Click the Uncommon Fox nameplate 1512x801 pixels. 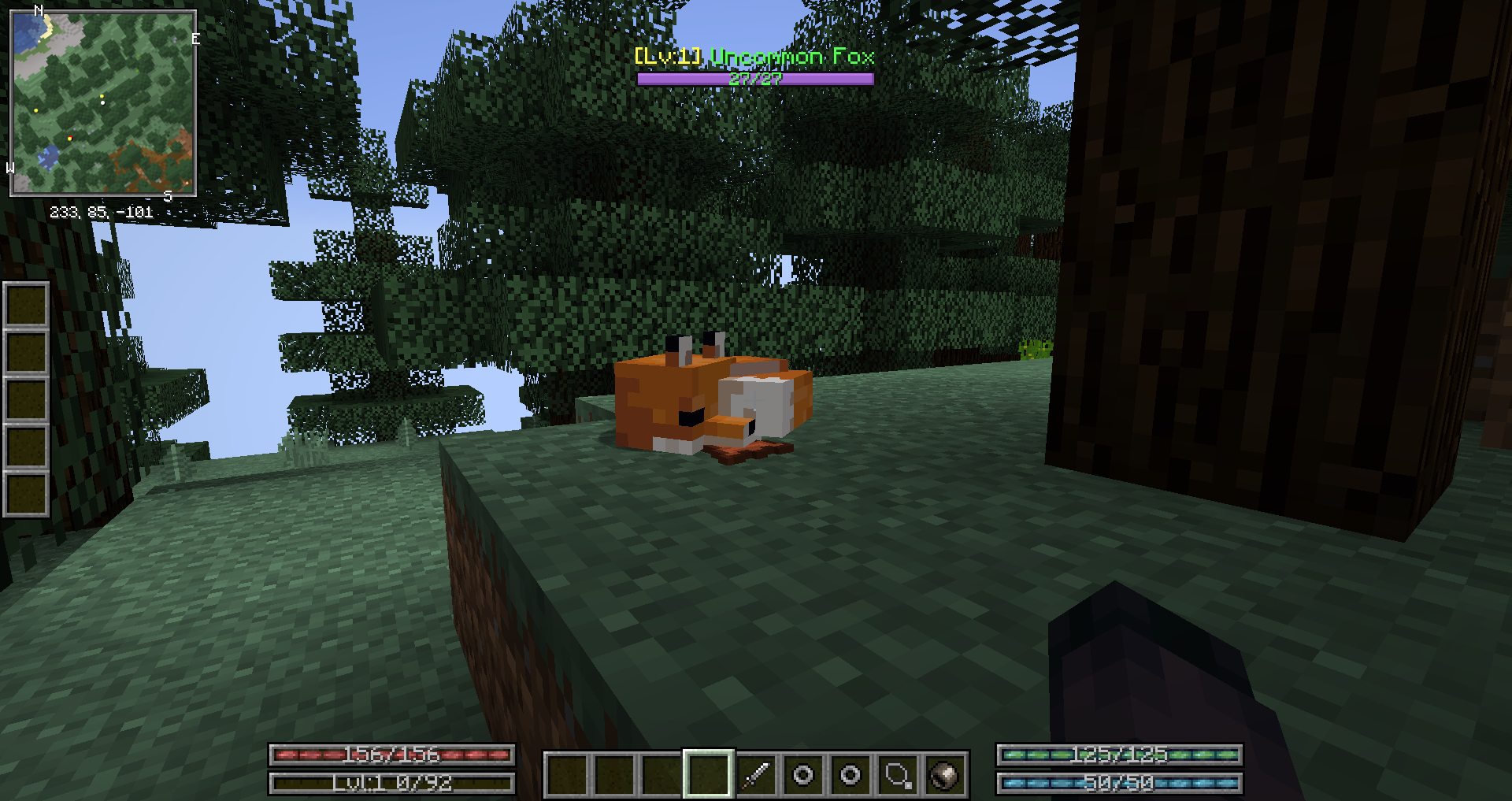(753, 57)
